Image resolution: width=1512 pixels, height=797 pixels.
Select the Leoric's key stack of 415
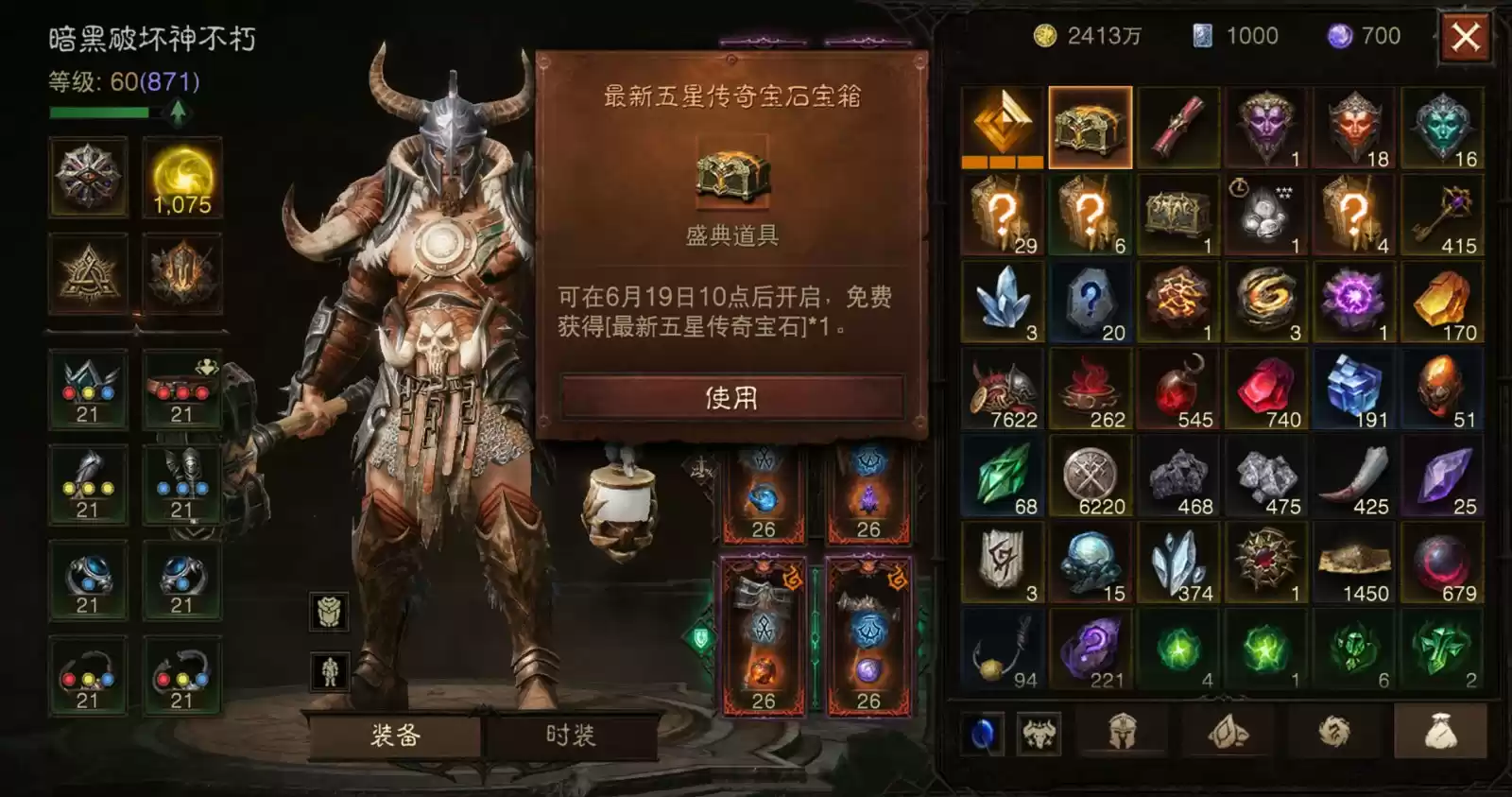[x=1444, y=214]
